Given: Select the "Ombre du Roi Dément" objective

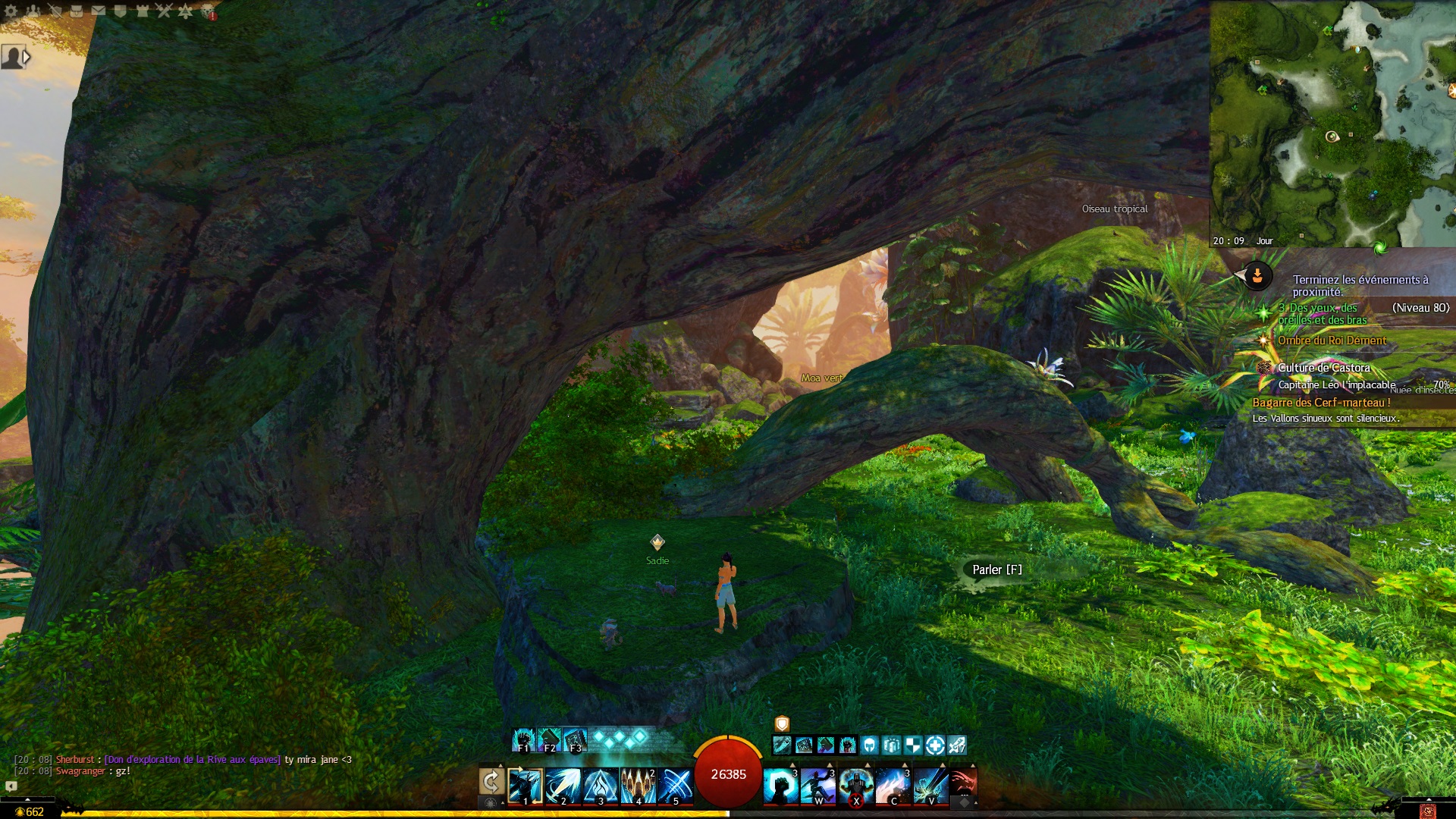Looking at the screenshot, I should (x=1332, y=340).
